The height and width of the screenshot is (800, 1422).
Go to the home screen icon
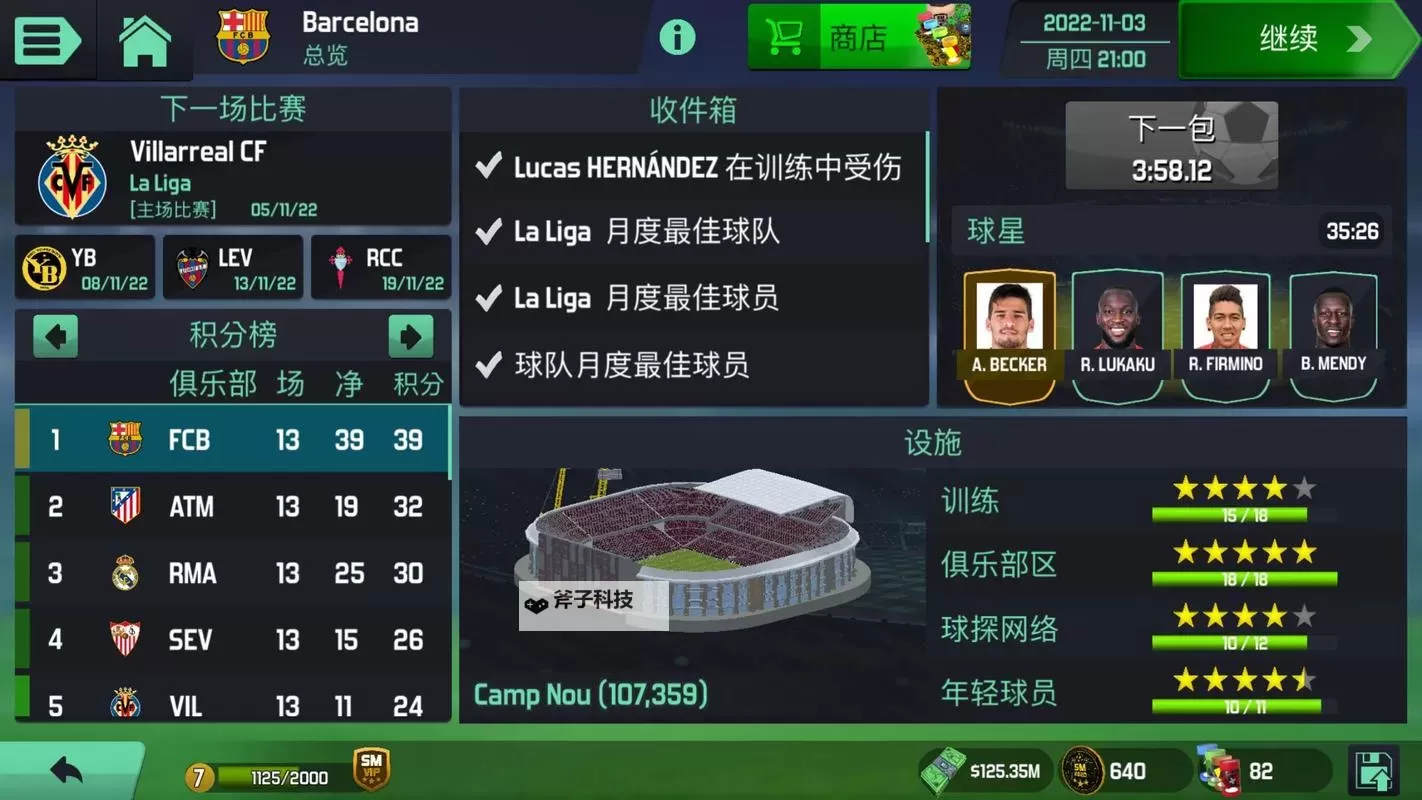point(145,40)
